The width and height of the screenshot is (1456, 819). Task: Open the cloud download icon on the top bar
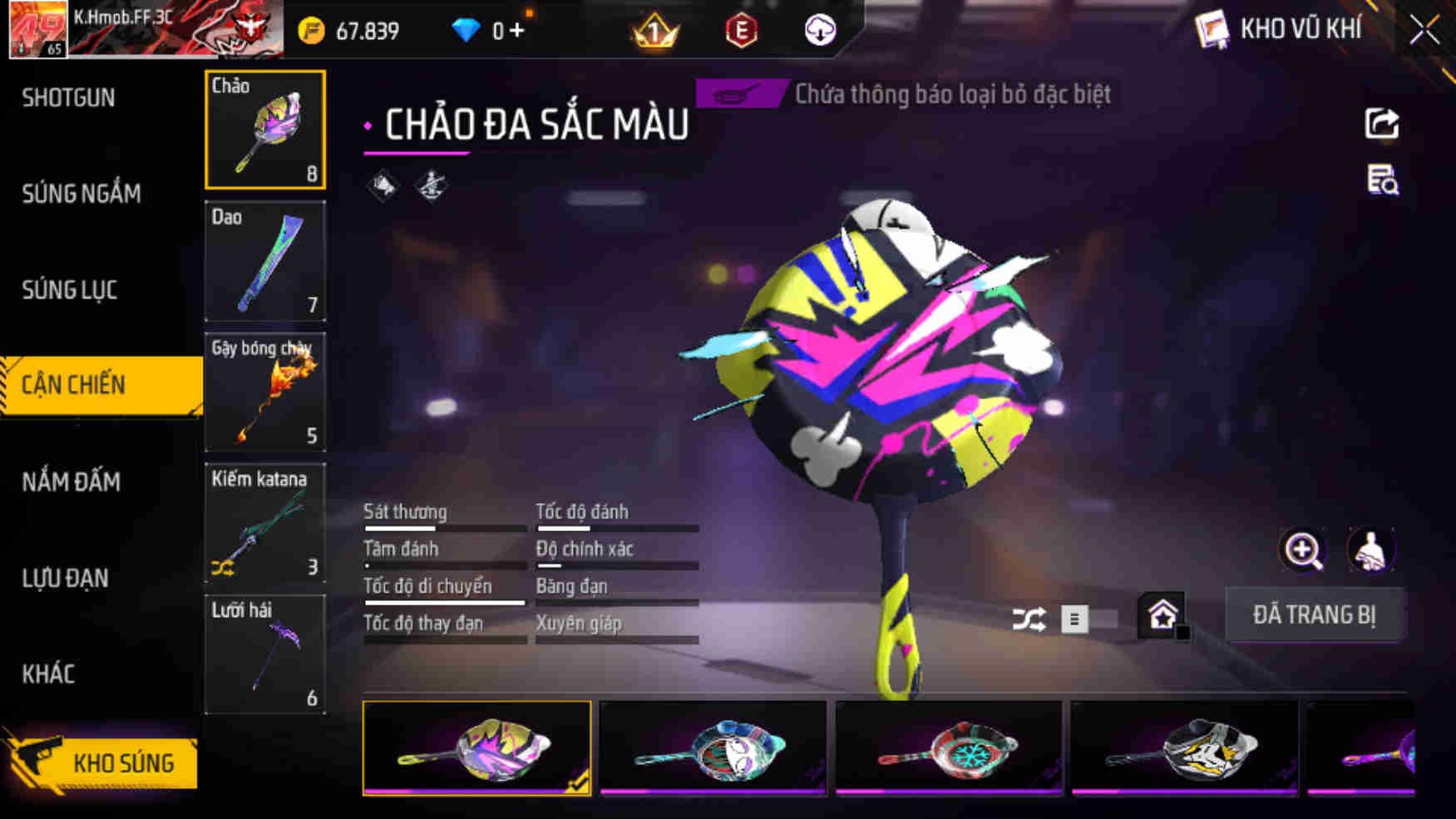click(x=821, y=29)
